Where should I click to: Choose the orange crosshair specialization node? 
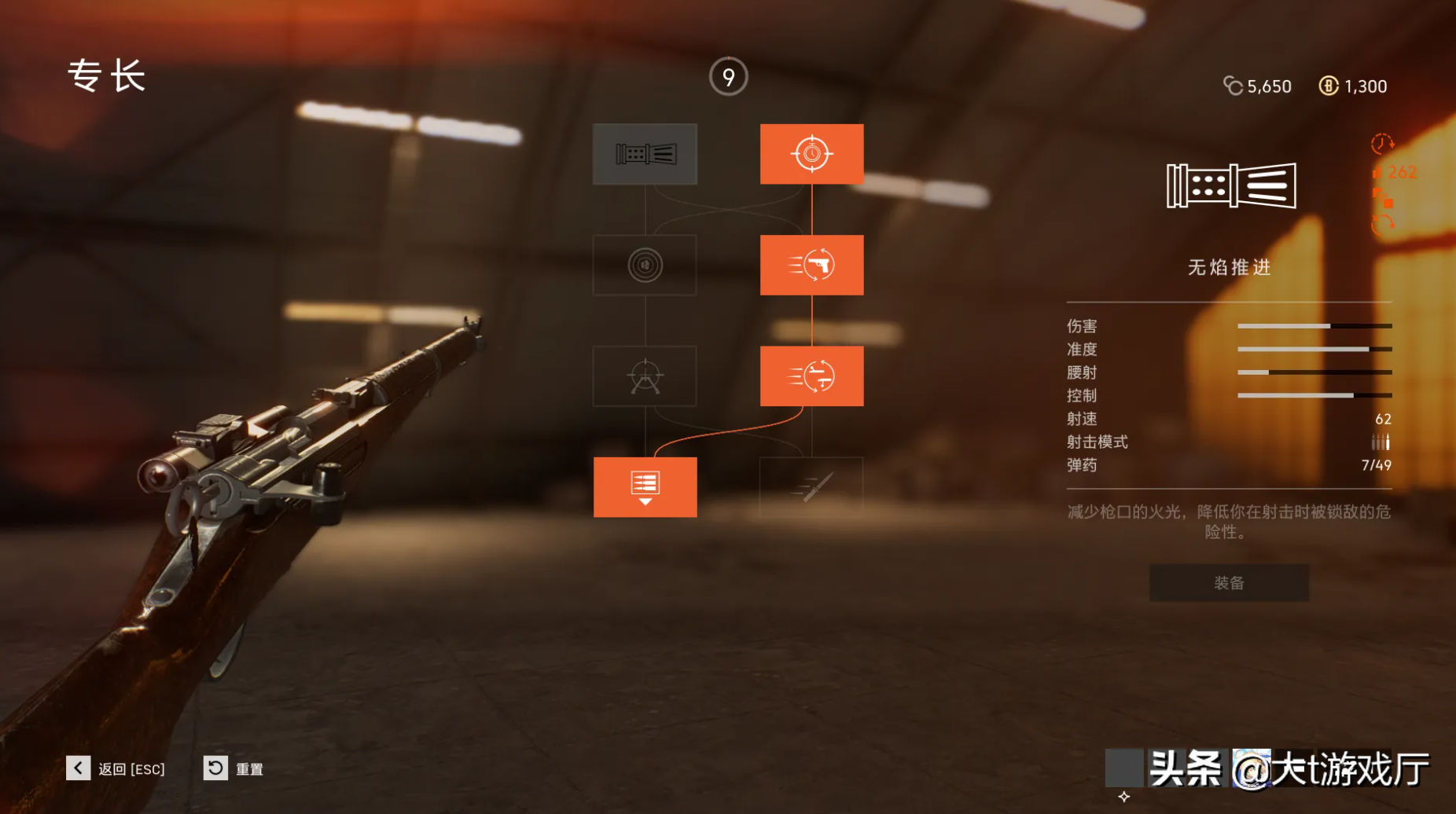click(x=811, y=154)
